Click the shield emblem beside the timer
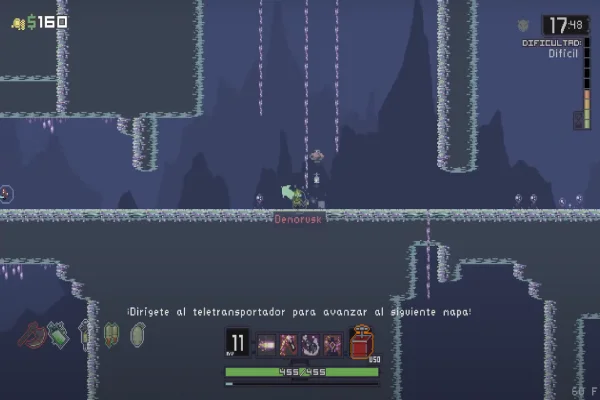 [523, 26]
